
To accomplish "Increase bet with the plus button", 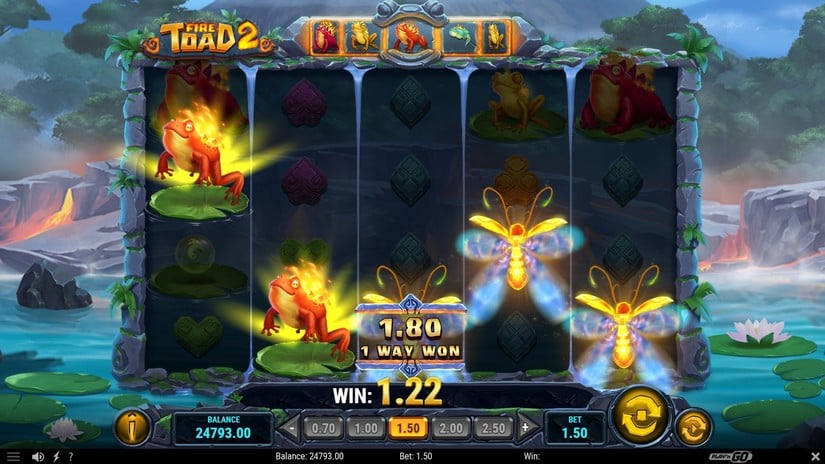I will tap(524, 428).
